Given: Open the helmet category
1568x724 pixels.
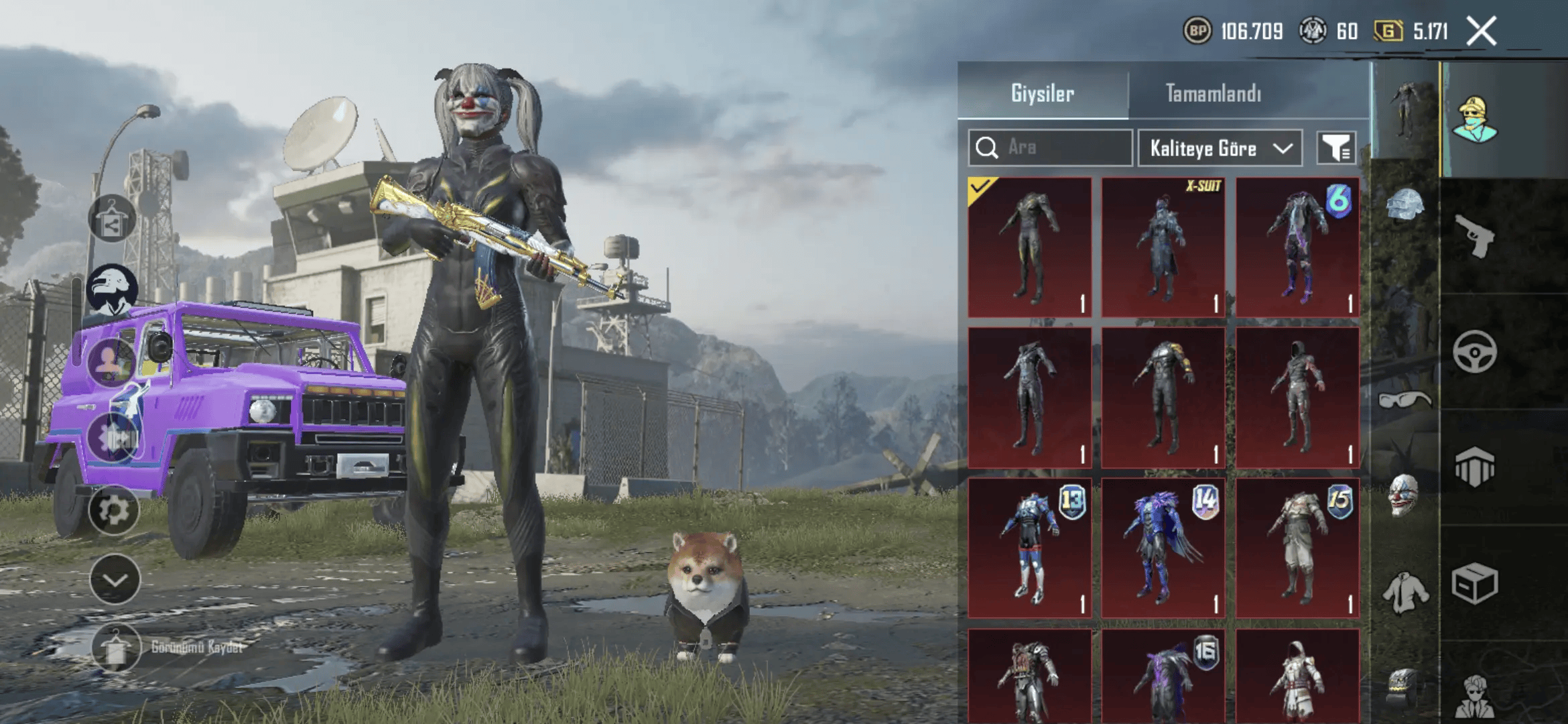Looking at the screenshot, I should coord(1404,204).
